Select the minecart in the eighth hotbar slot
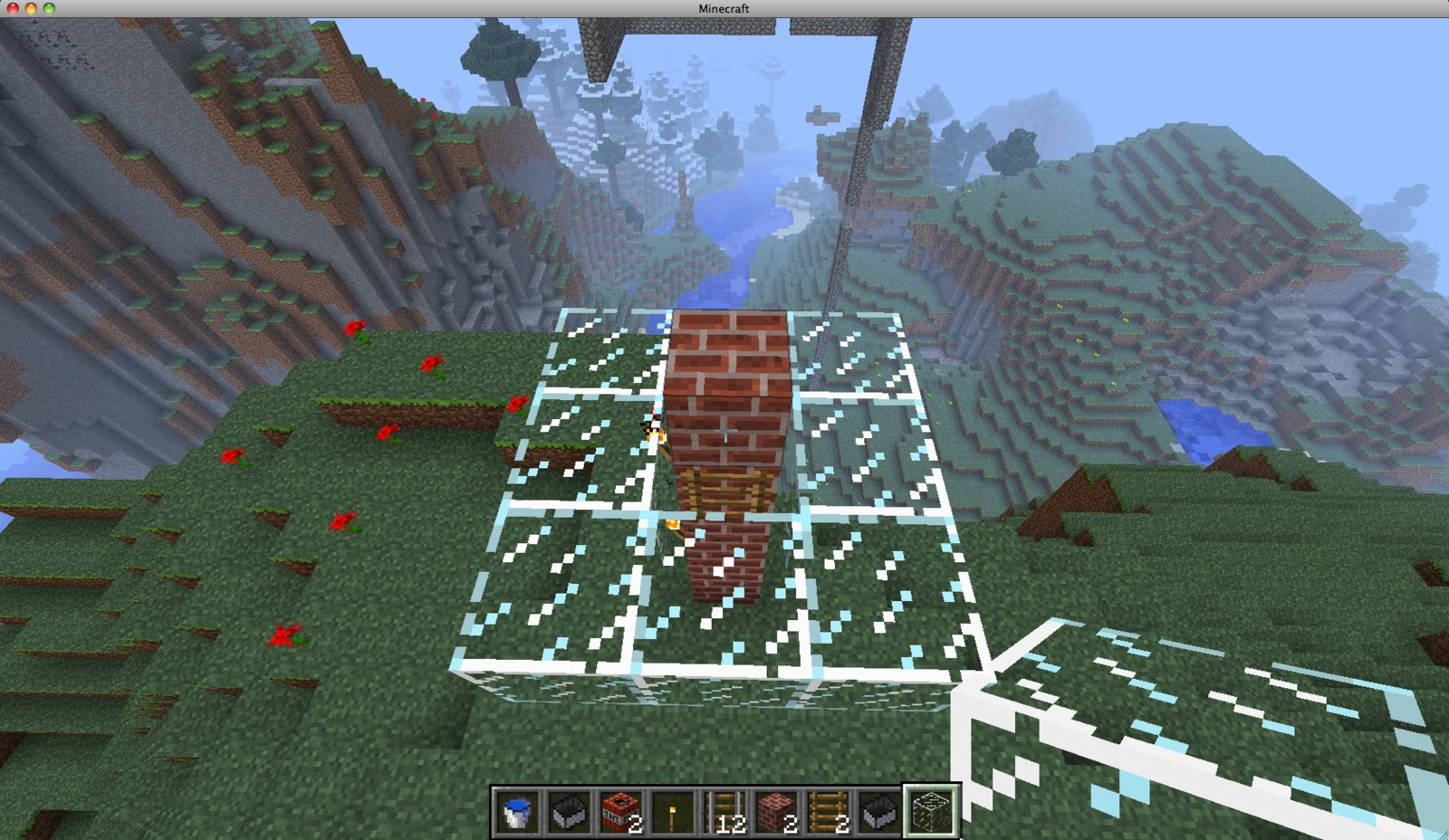 coord(880,812)
